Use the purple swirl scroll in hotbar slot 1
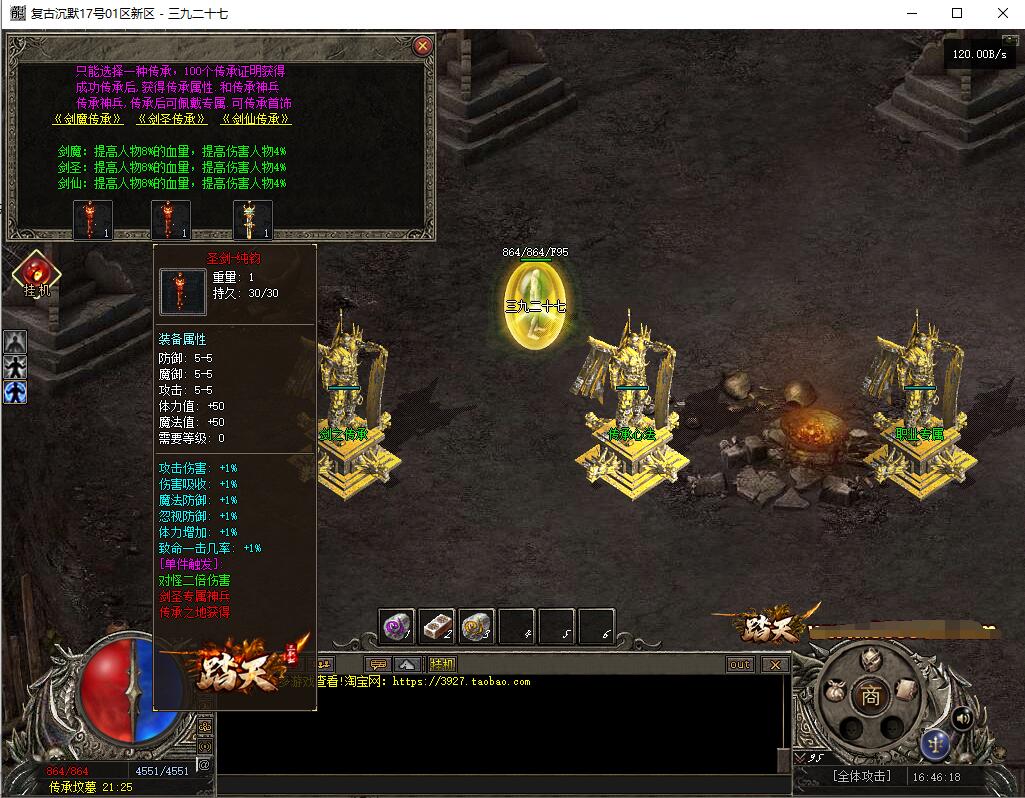Image resolution: width=1025 pixels, height=798 pixels. pyautogui.click(x=397, y=627)
